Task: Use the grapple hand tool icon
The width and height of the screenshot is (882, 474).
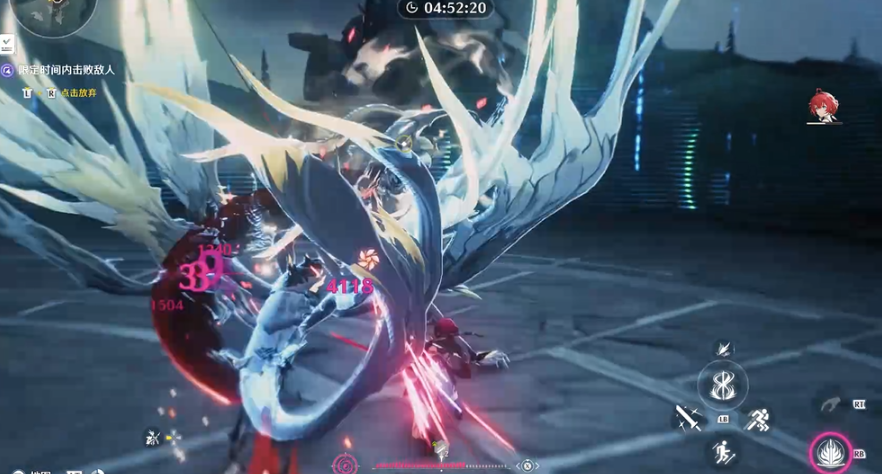Action: tap(830, 405)
